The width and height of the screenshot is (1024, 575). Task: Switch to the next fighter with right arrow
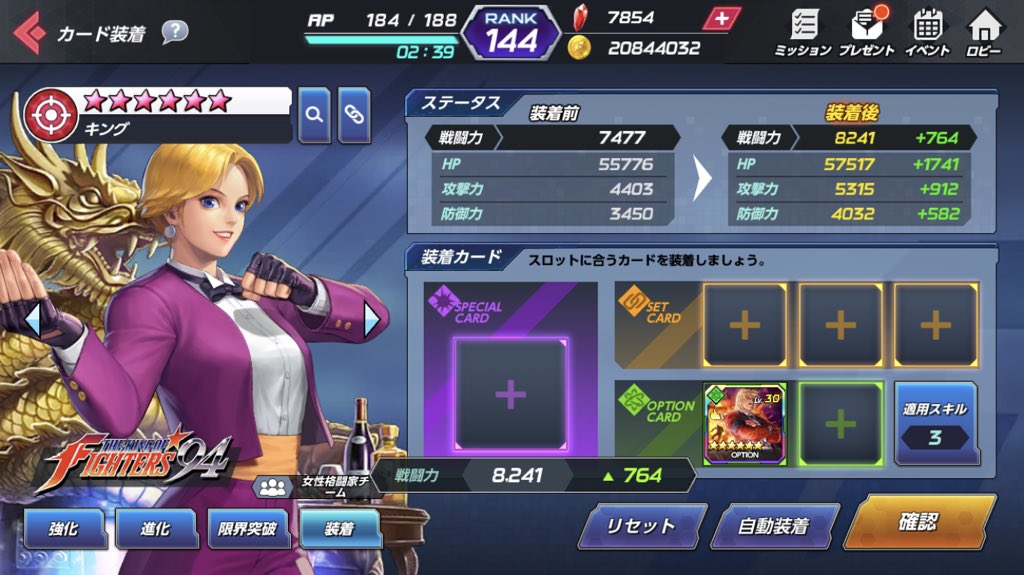pyautogui.click(x=372, y=320)
